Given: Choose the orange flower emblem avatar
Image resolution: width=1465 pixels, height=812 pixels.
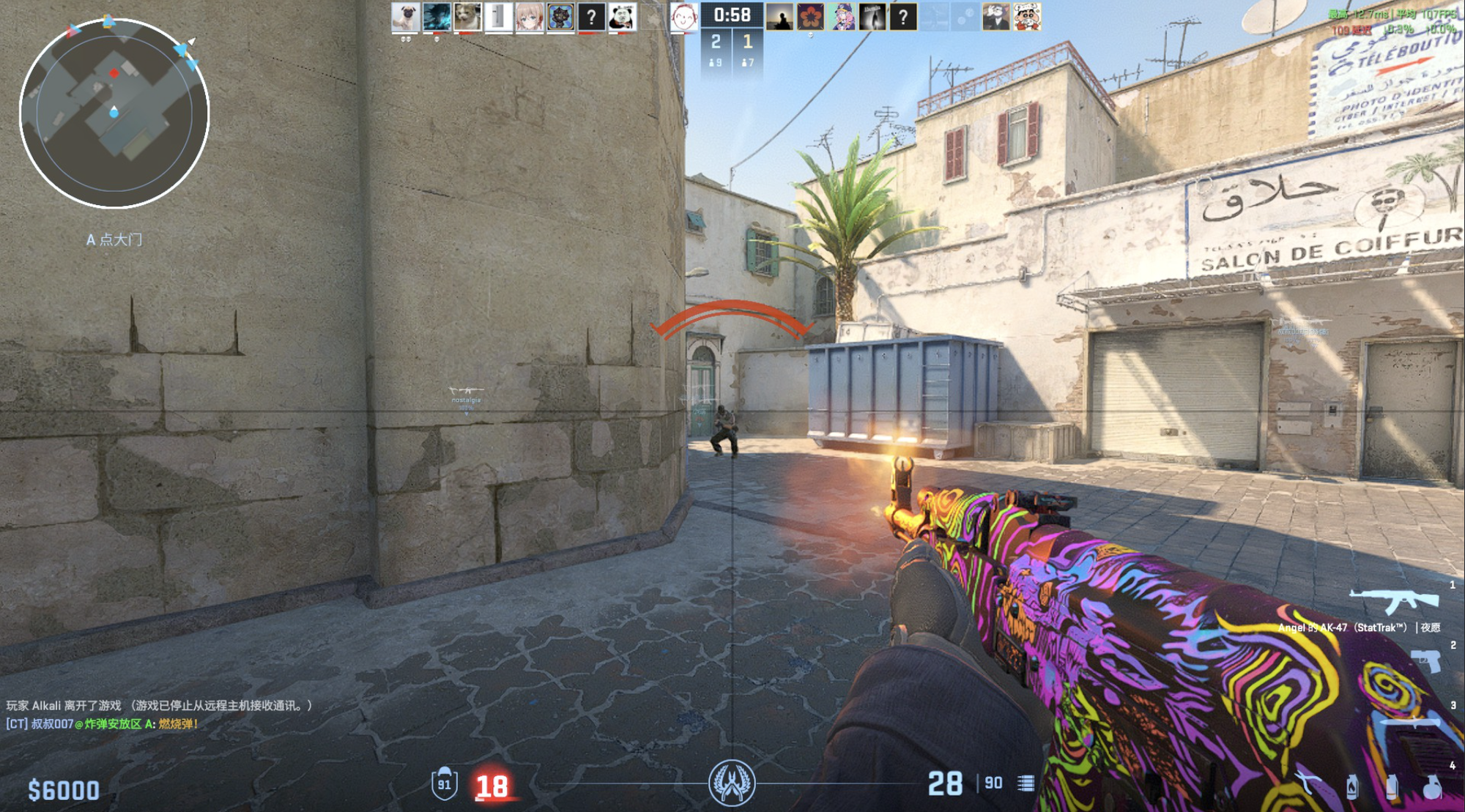Looking at the screenshot, I should (810, 17).
